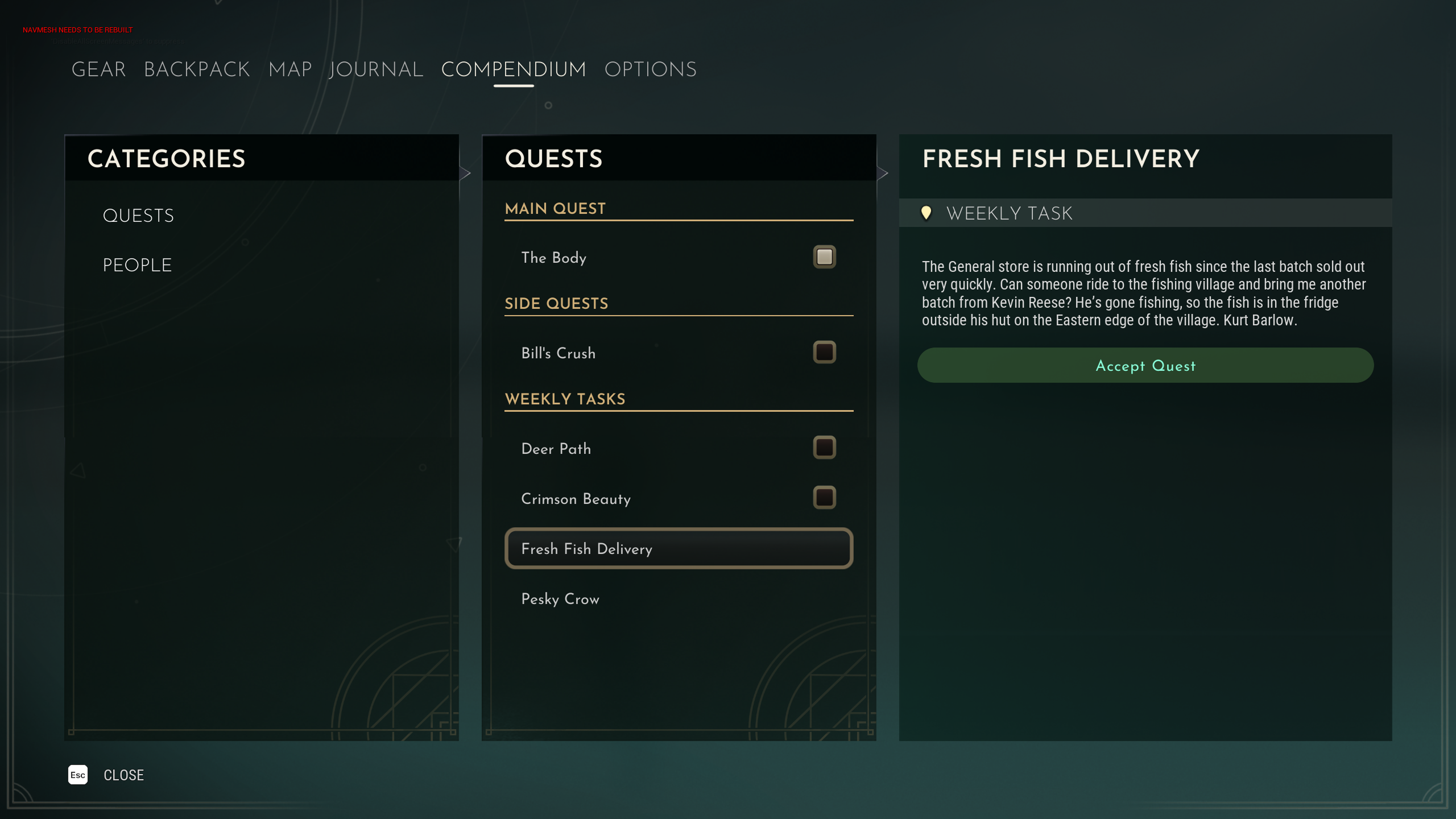
Task: Select the Compendium tab
Action: (x=513, y=69)
